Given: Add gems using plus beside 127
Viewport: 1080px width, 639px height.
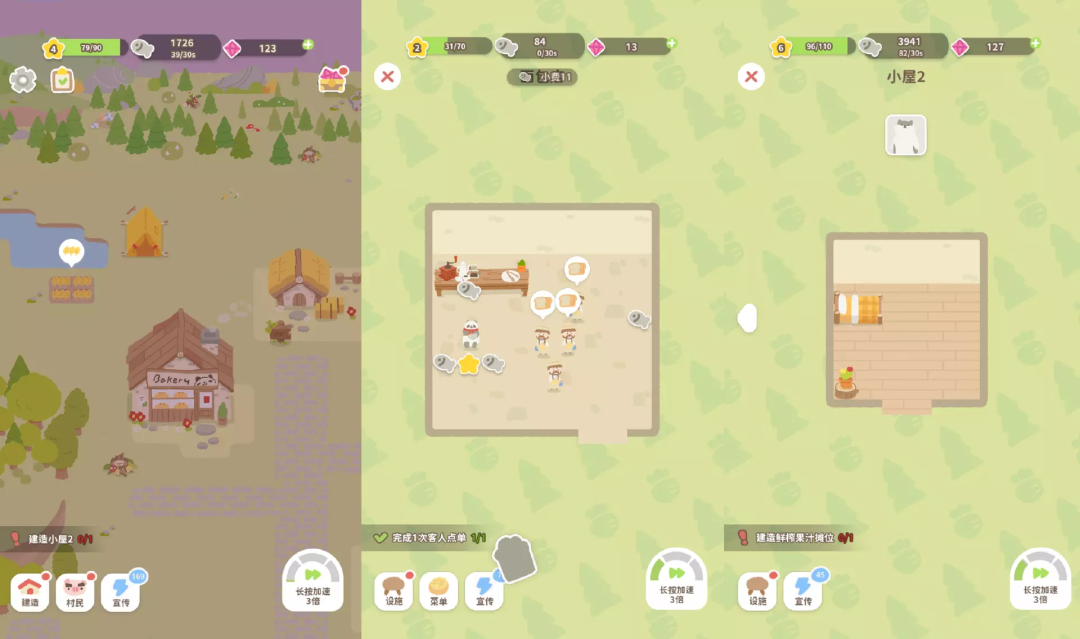Looking at the screenshot, I should tap(1035, 44).
